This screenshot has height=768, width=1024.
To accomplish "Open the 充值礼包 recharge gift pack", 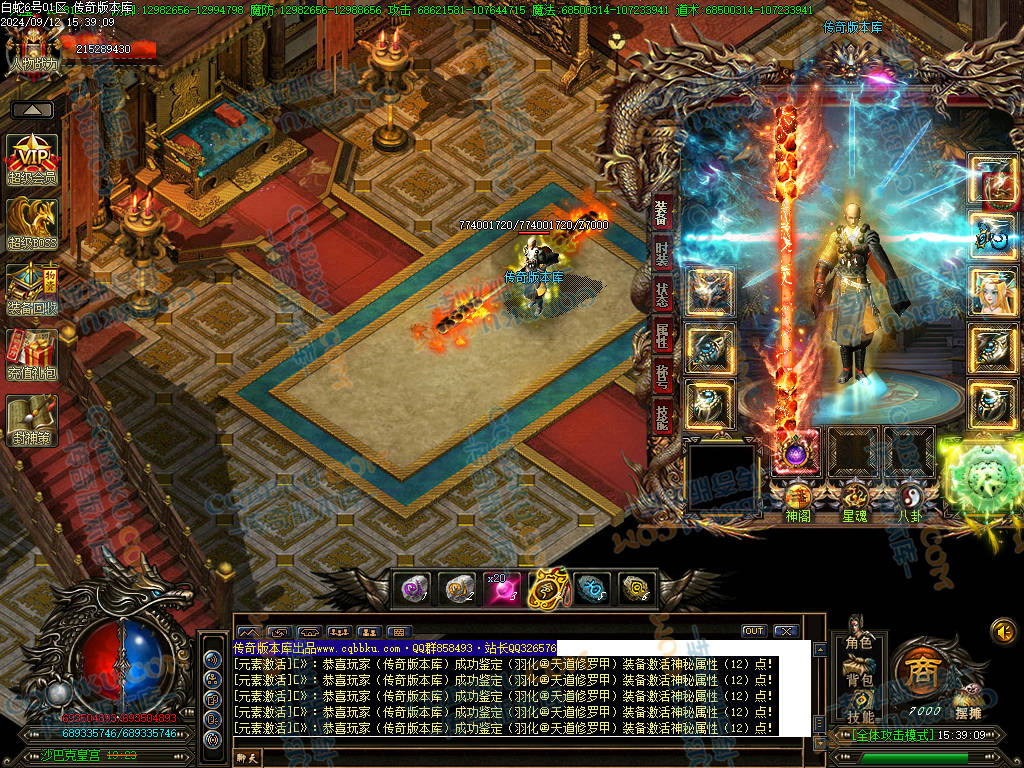I will 32,354.
